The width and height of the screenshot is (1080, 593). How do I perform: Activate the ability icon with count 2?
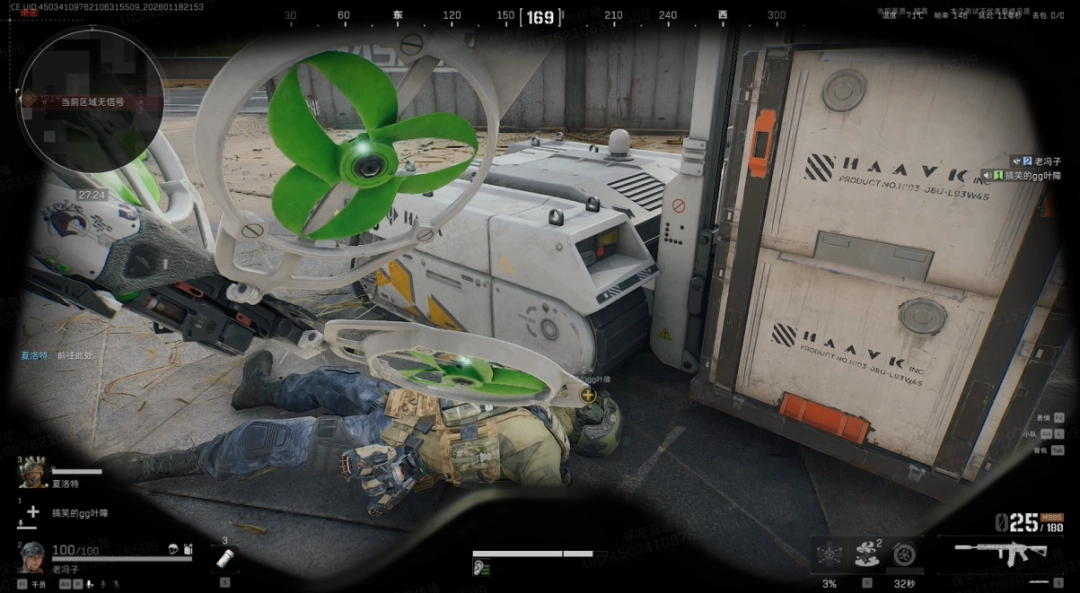point(867,553)
